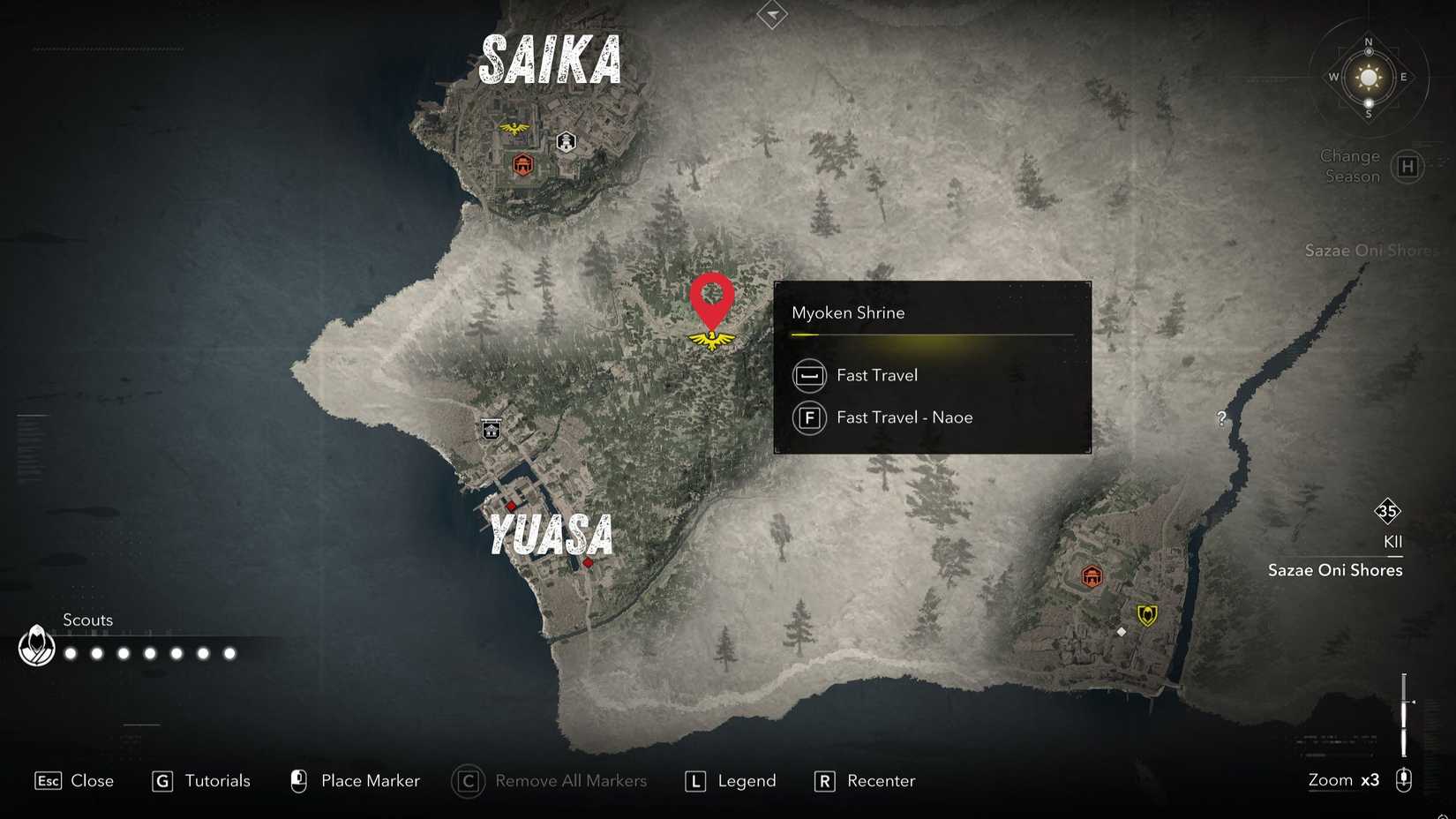The height and width of the screenshot is (819, 1456).
Task: Click Recenter on the player
Action: coord(882,781)
